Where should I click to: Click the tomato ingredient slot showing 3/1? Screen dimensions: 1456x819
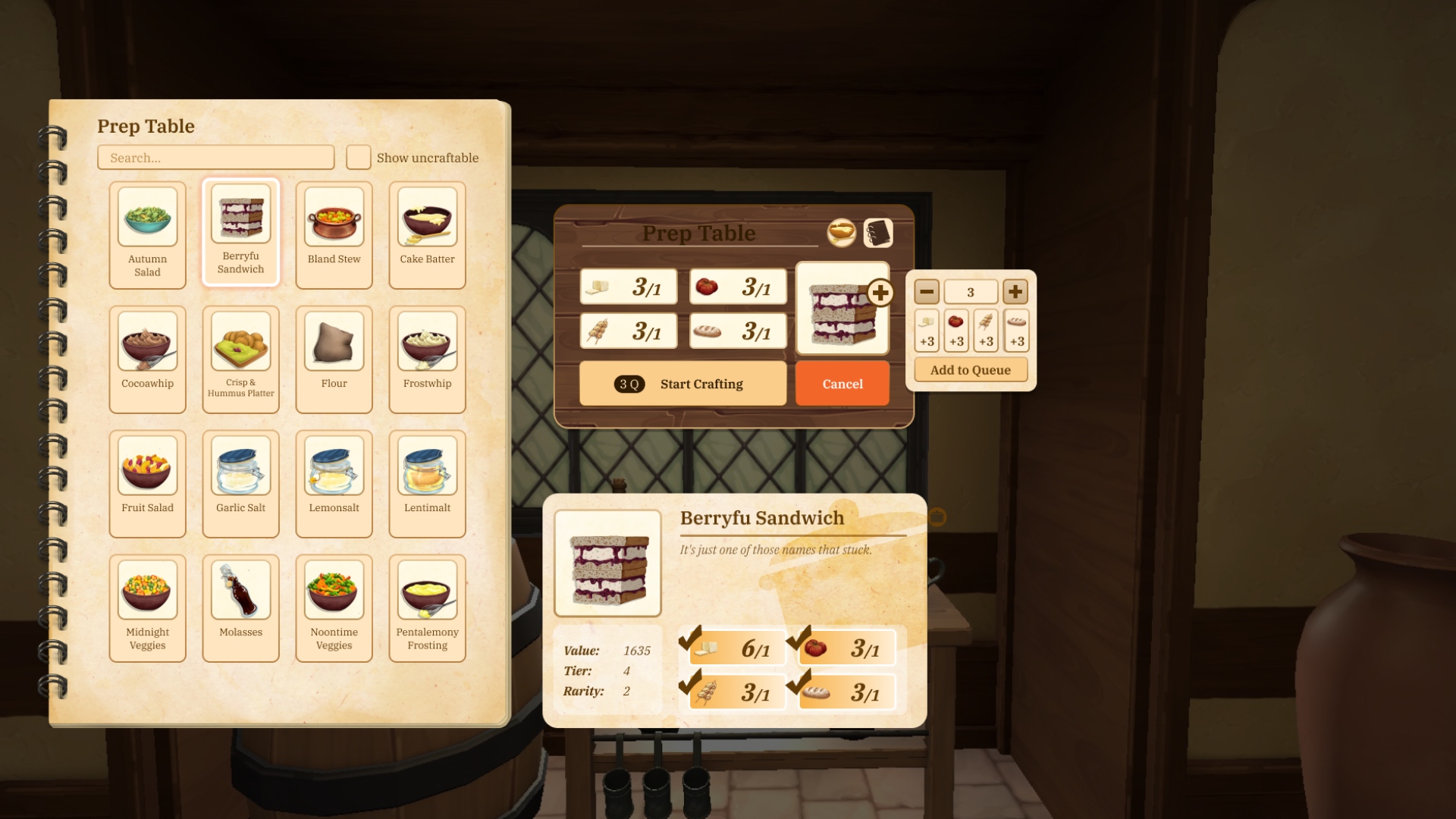point(737,287)
